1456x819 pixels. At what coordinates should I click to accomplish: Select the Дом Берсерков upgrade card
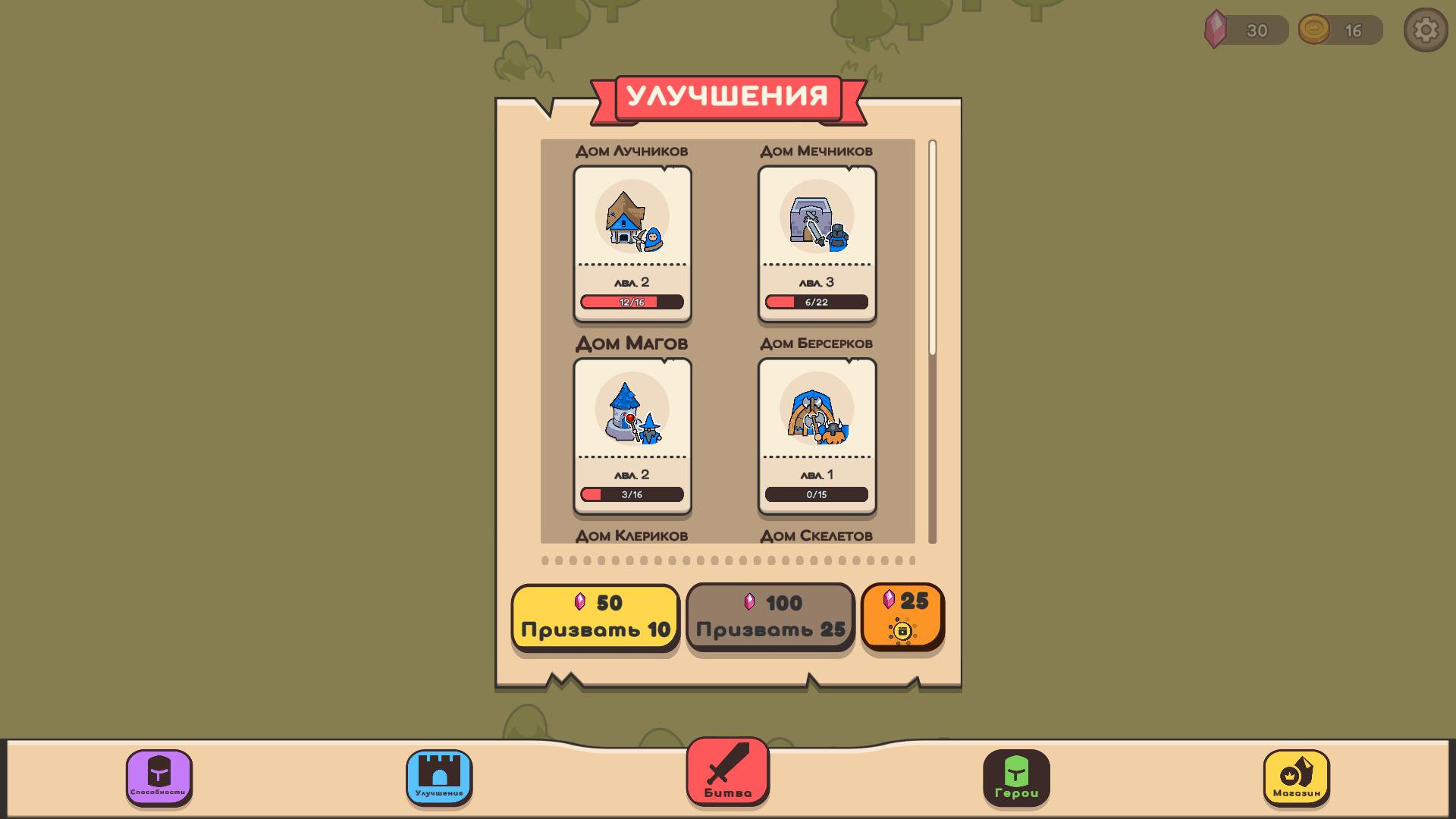click(x=817, y=436)
